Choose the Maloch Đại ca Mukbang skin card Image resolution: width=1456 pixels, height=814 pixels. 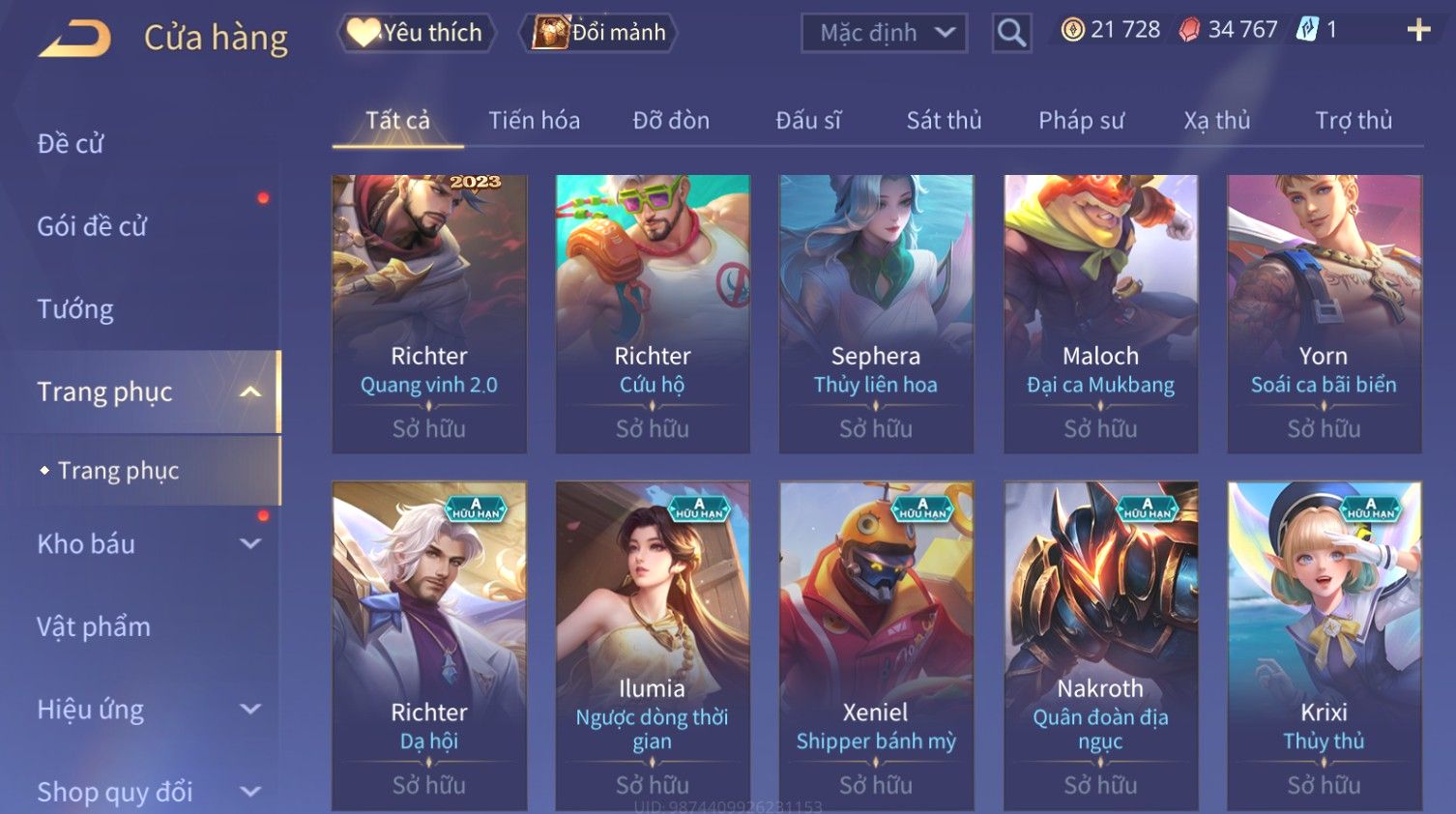[1100, 313]
